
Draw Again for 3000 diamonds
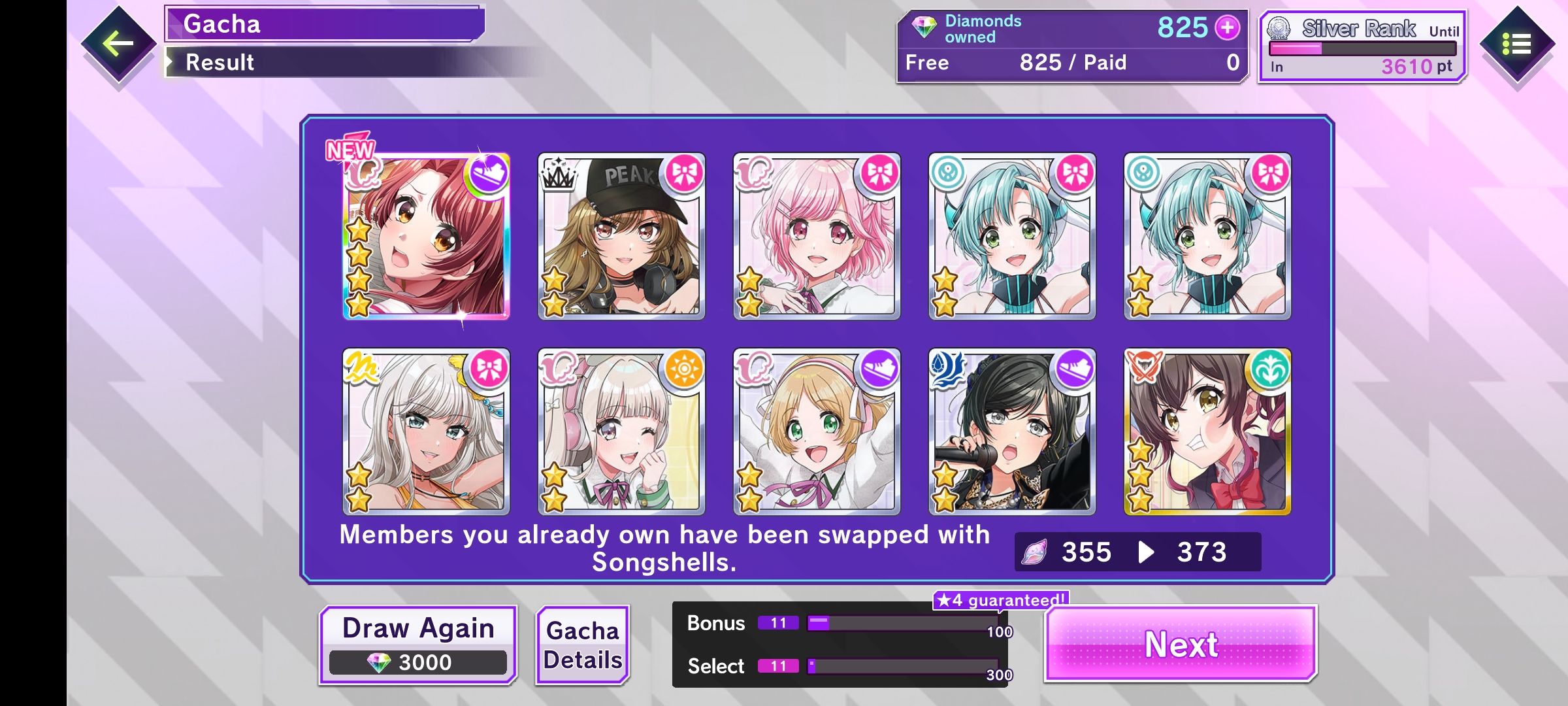point(418,645)
